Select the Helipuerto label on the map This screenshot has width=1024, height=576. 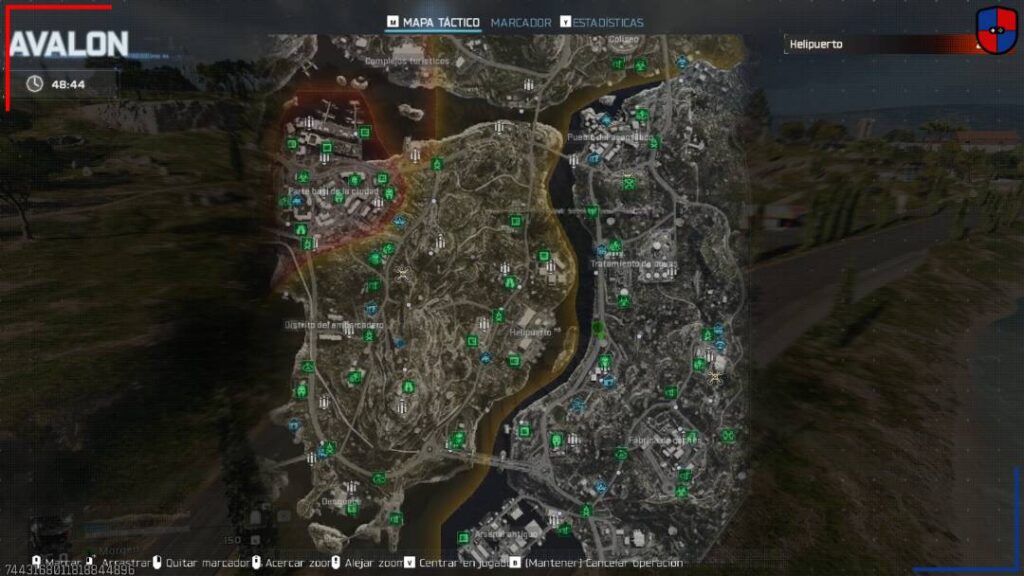point(529,331)
